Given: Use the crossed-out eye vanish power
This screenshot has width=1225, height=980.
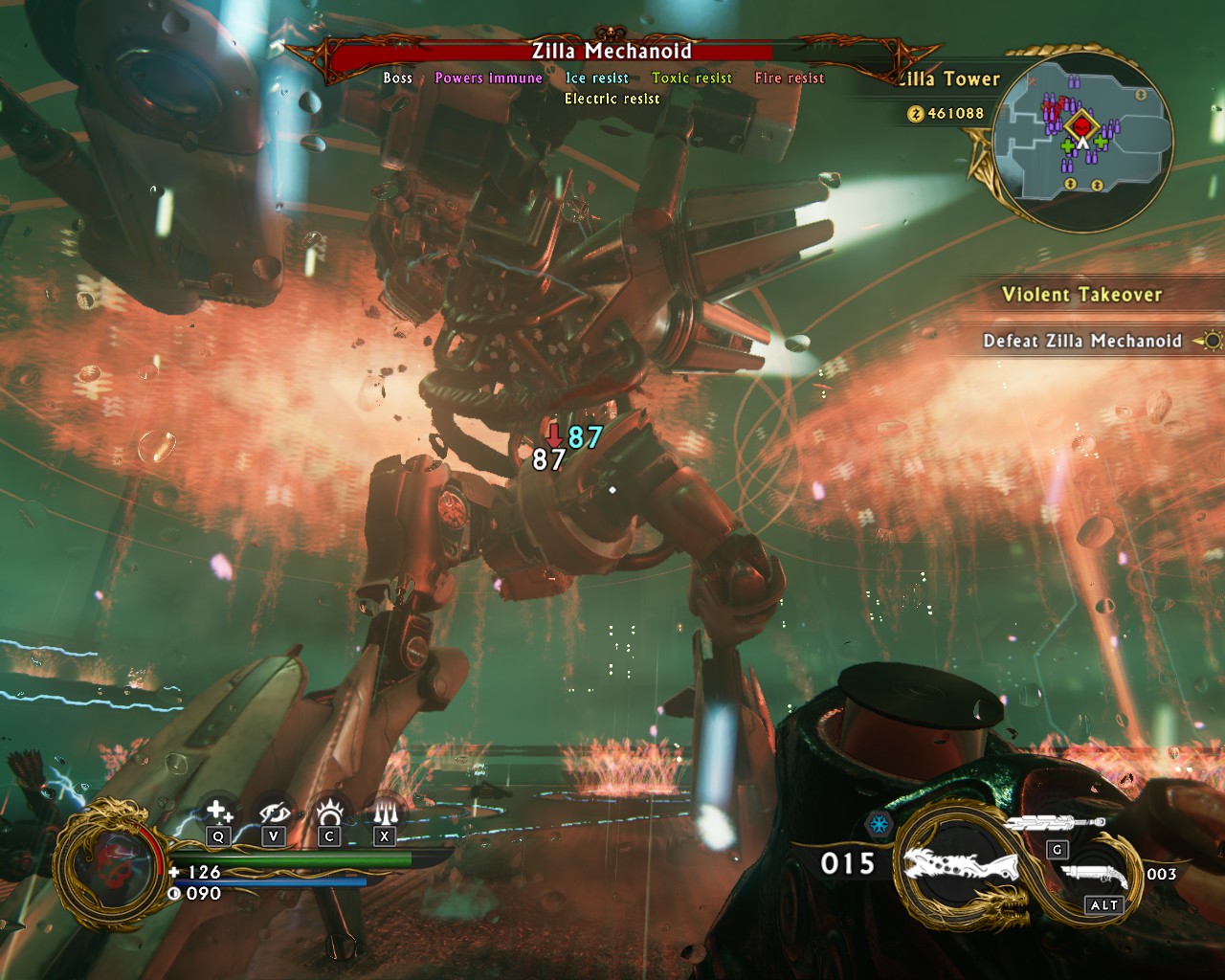Looking at the screenshot, I should coord(275,813).
